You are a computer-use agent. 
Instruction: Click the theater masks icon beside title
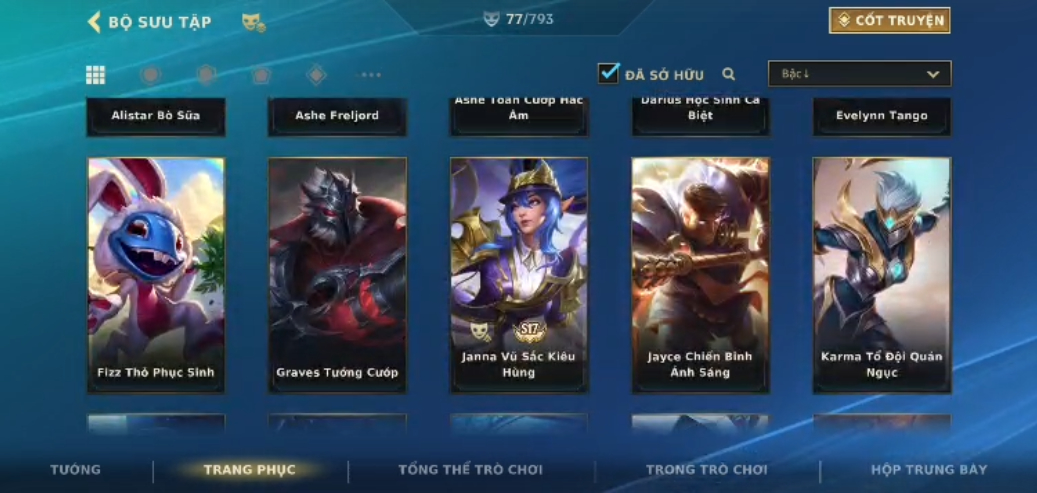253,22
